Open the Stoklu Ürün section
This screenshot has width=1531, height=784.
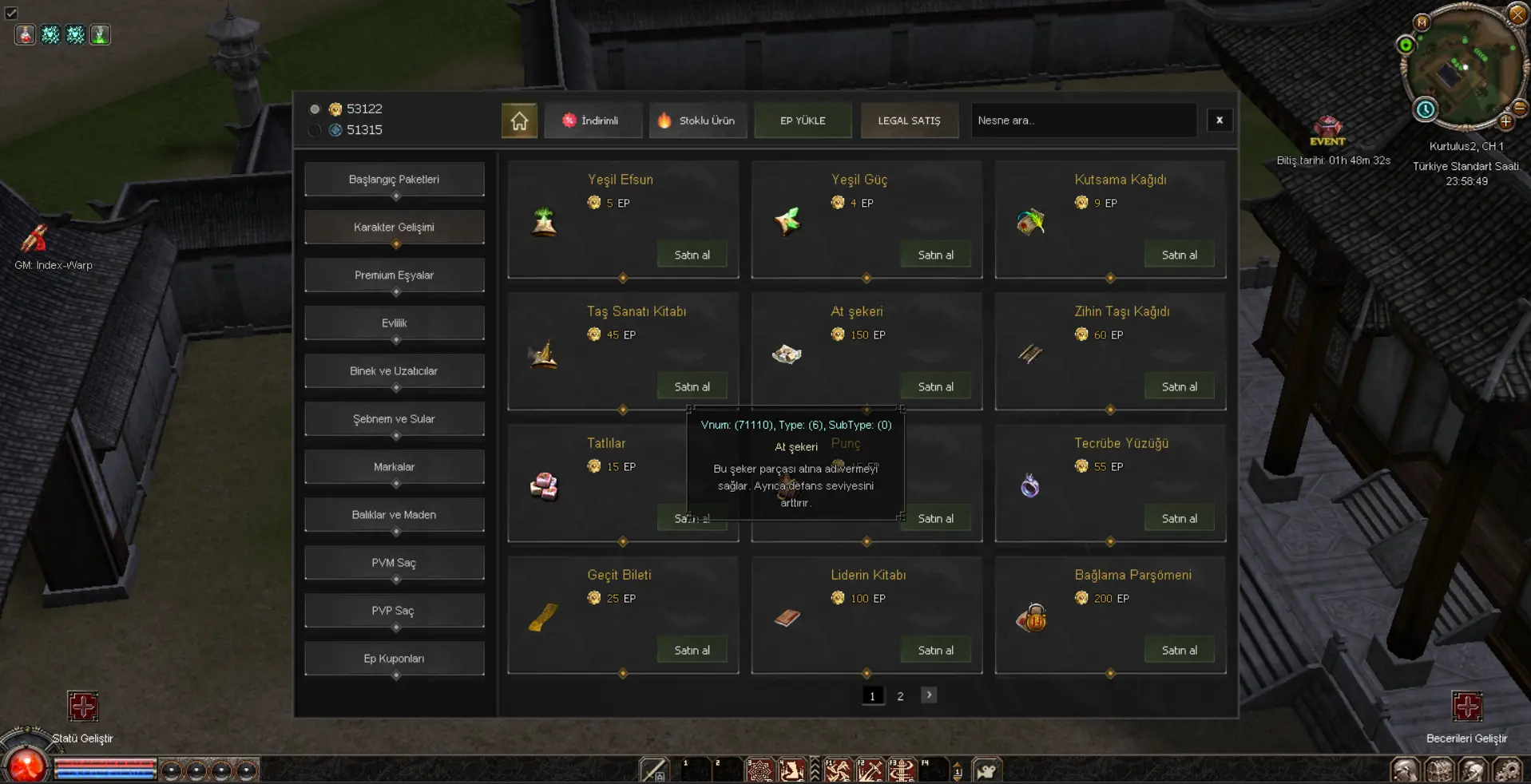click(x=697, y=121)
